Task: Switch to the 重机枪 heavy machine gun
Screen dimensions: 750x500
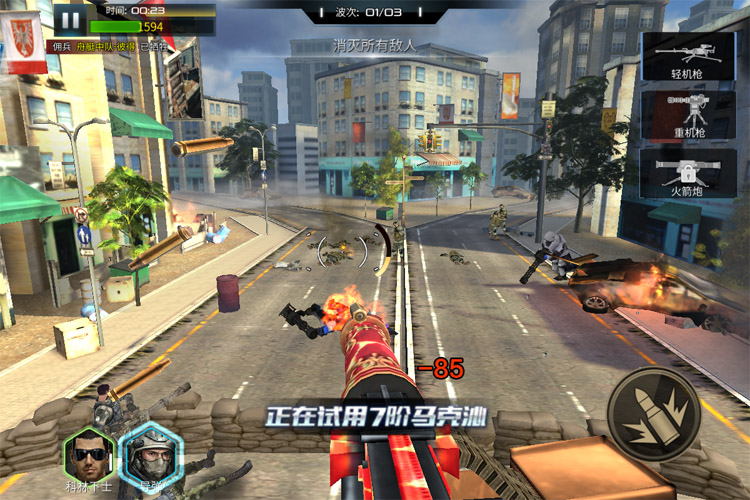Action: [x=688, y=115]
